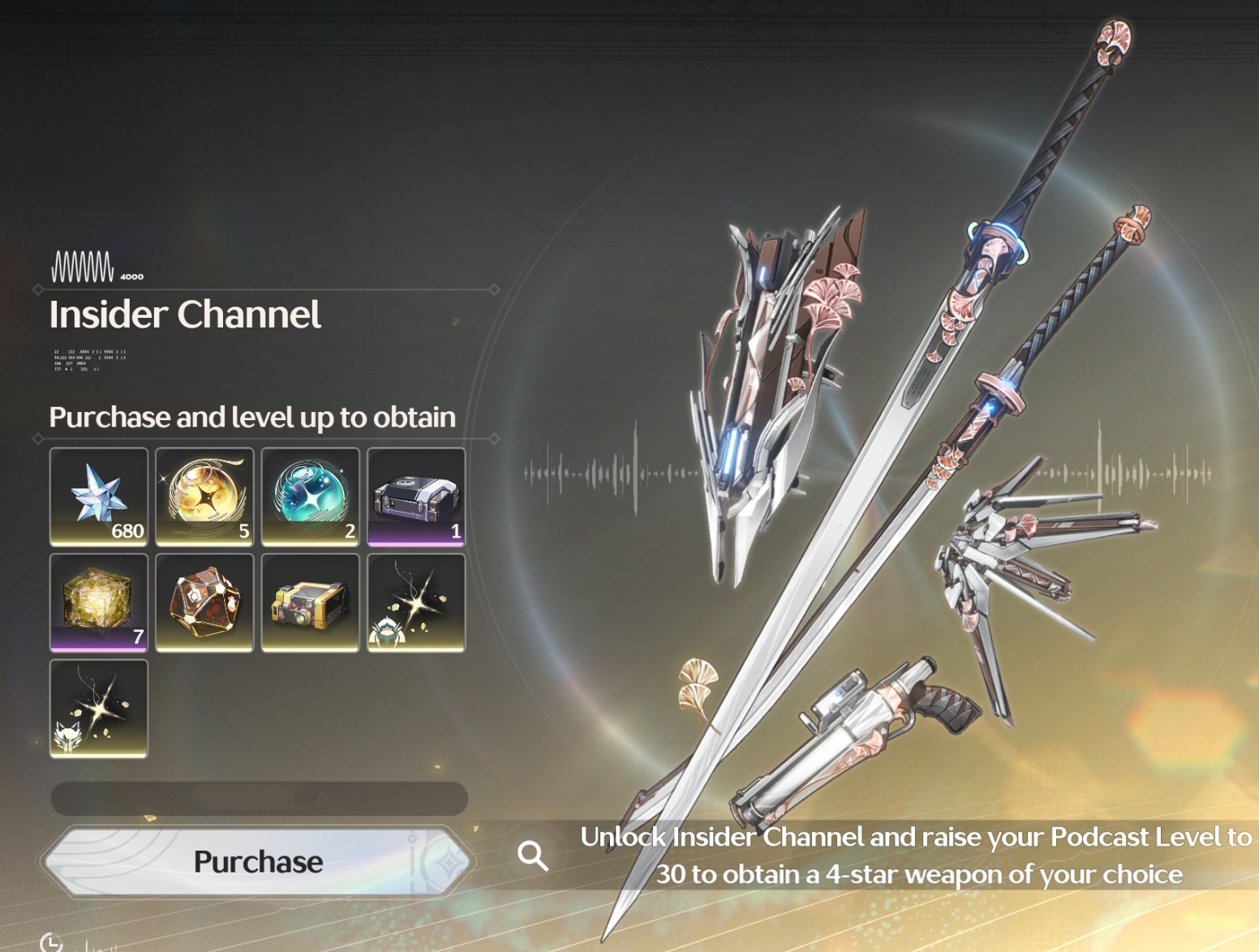Viewport: 1259px width, 952px height.
Task: Select the 680 Astrite star reward
Action: point(99,496)
